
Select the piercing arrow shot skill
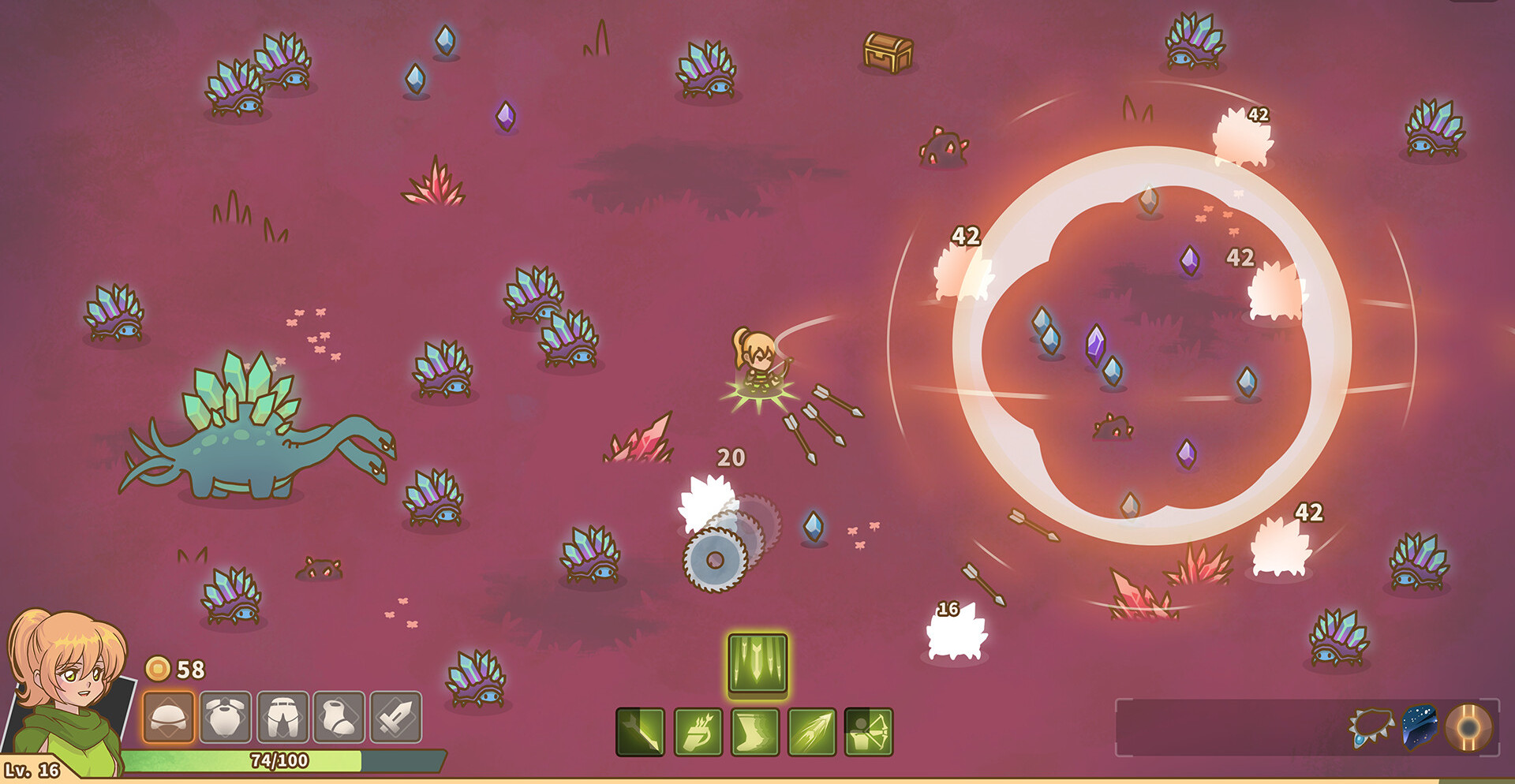[812, 732]
